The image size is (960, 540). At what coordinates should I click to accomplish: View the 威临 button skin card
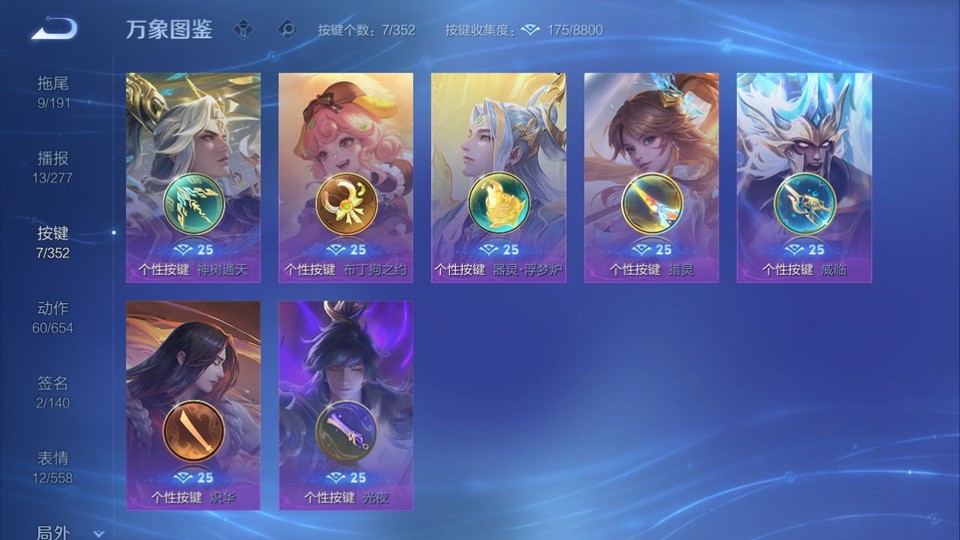[x=804, y=177]
